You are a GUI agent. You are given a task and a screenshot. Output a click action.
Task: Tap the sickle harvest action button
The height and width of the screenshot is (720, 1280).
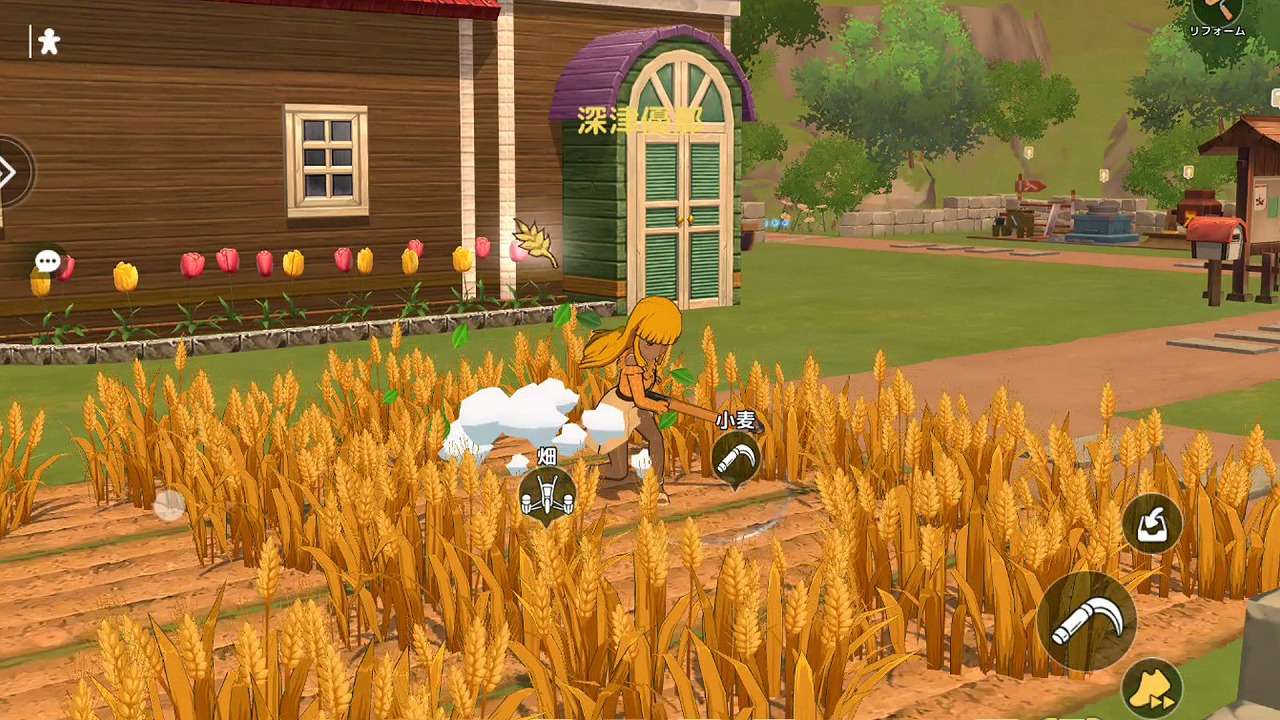point(1087,621)
